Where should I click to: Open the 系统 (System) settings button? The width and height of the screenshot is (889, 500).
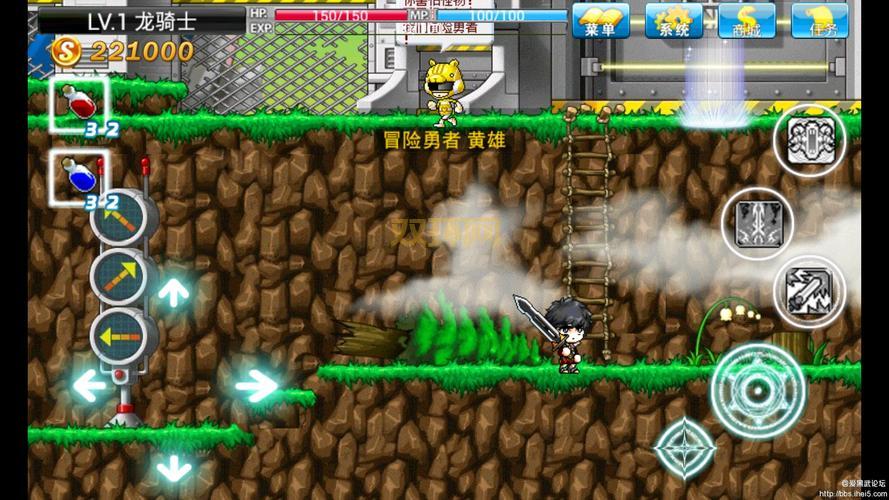point(673,20)
